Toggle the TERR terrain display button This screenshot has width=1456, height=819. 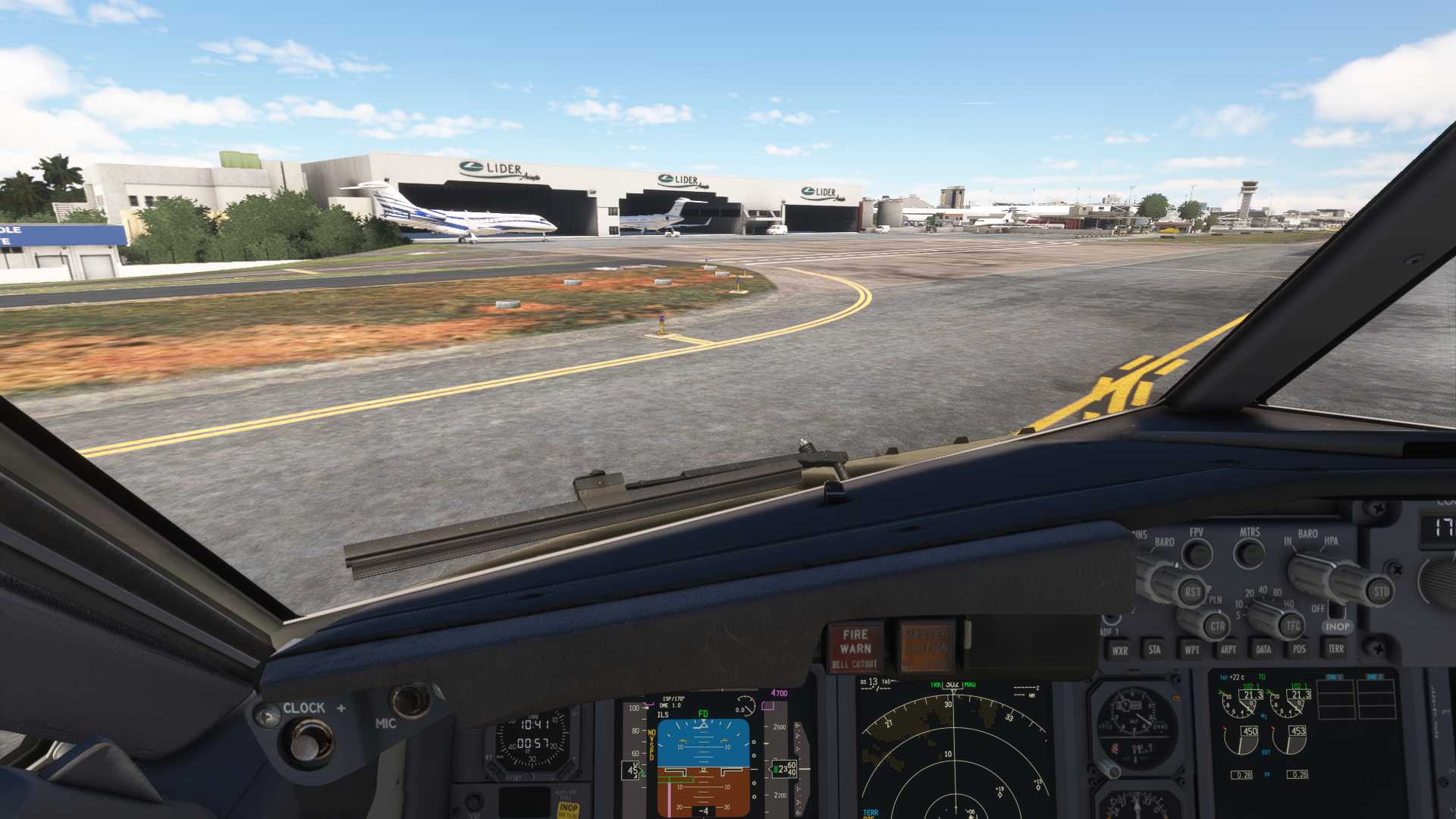[1335, 648]
